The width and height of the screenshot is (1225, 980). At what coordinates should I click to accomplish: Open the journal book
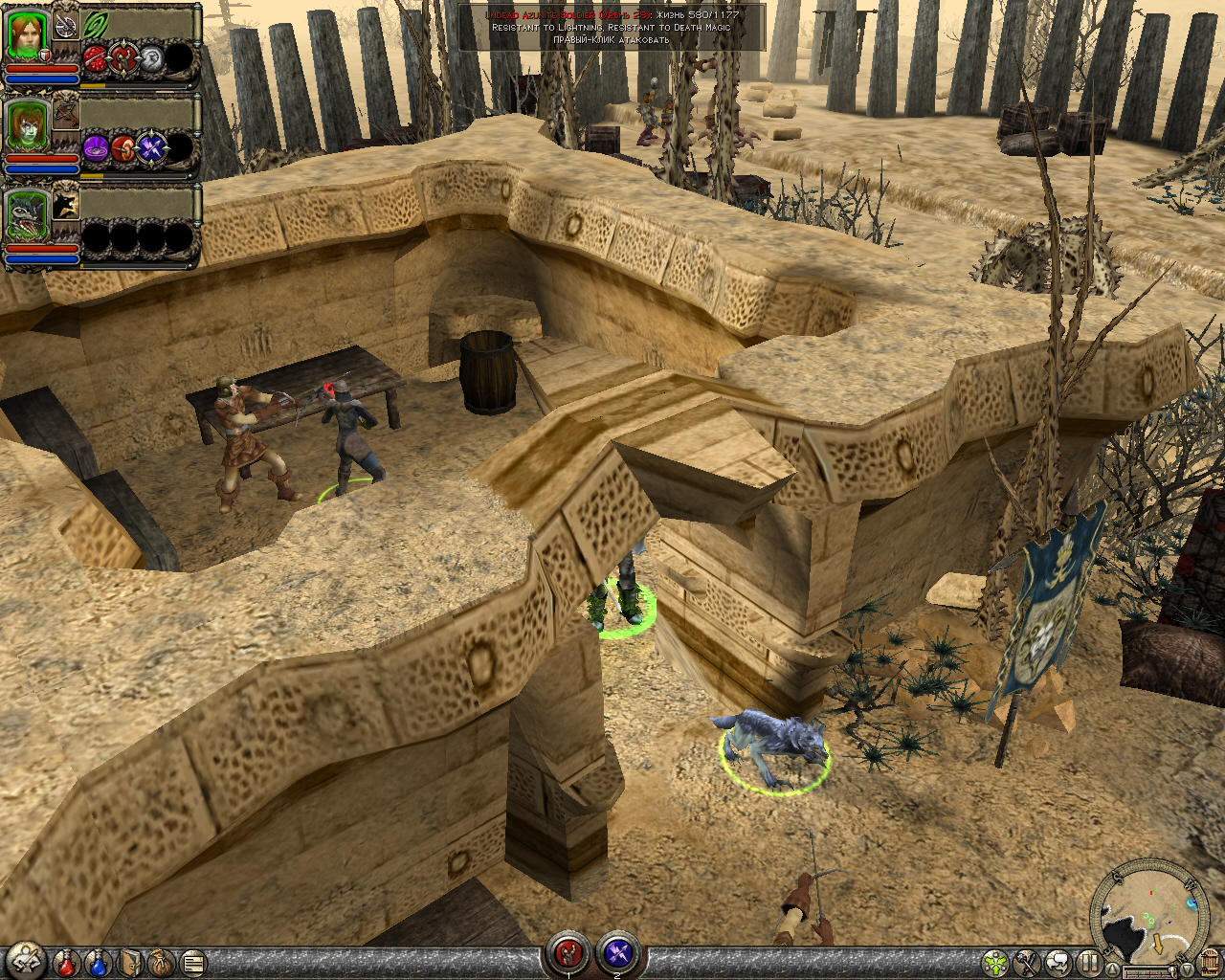(x=131, y=962)
